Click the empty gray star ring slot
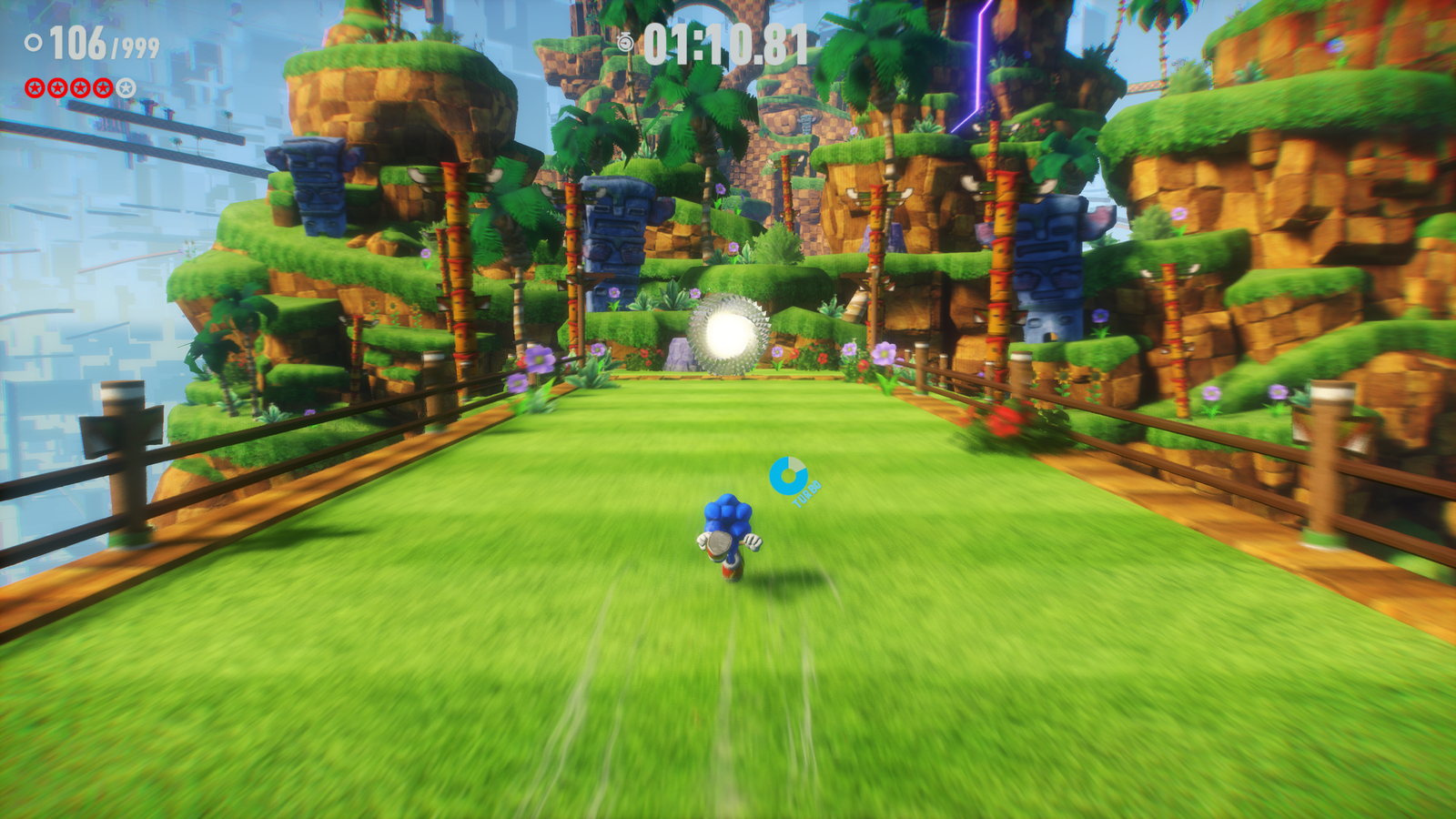This screenshot has height=819, width=1456. [x=126, y=87]
